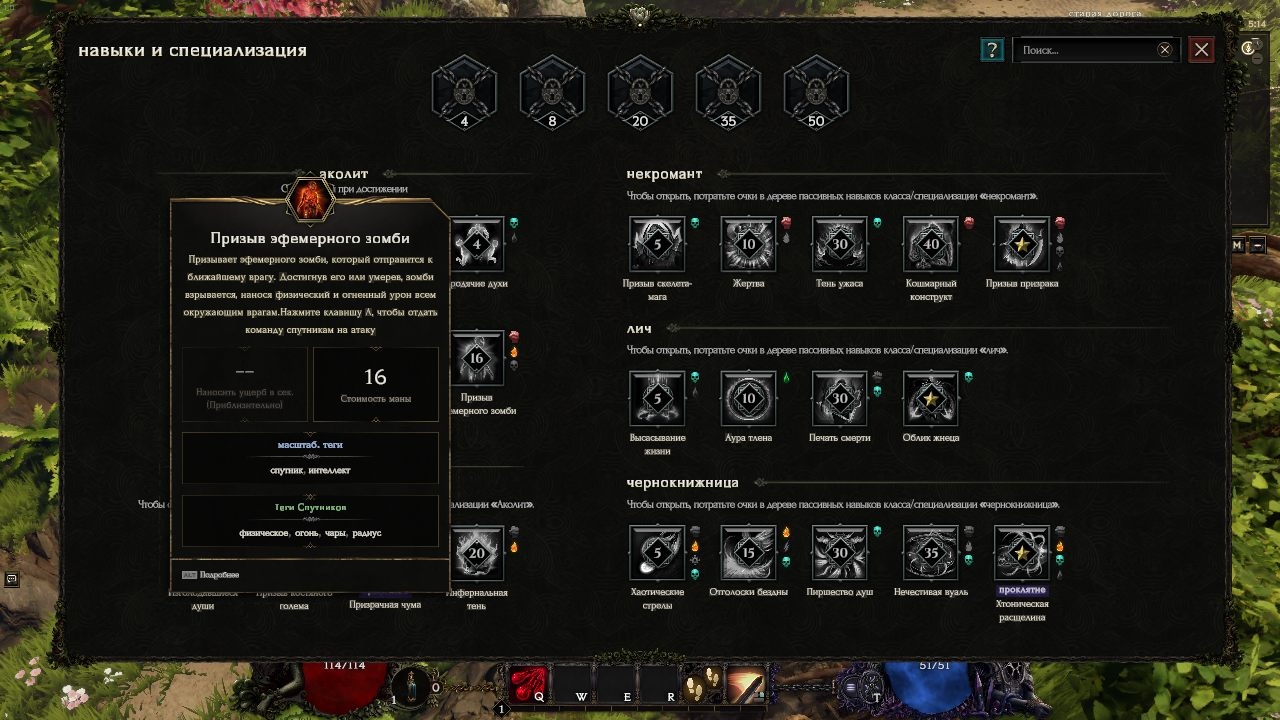
Task: Select the Аура тлена skill
Action: (748, 398)
